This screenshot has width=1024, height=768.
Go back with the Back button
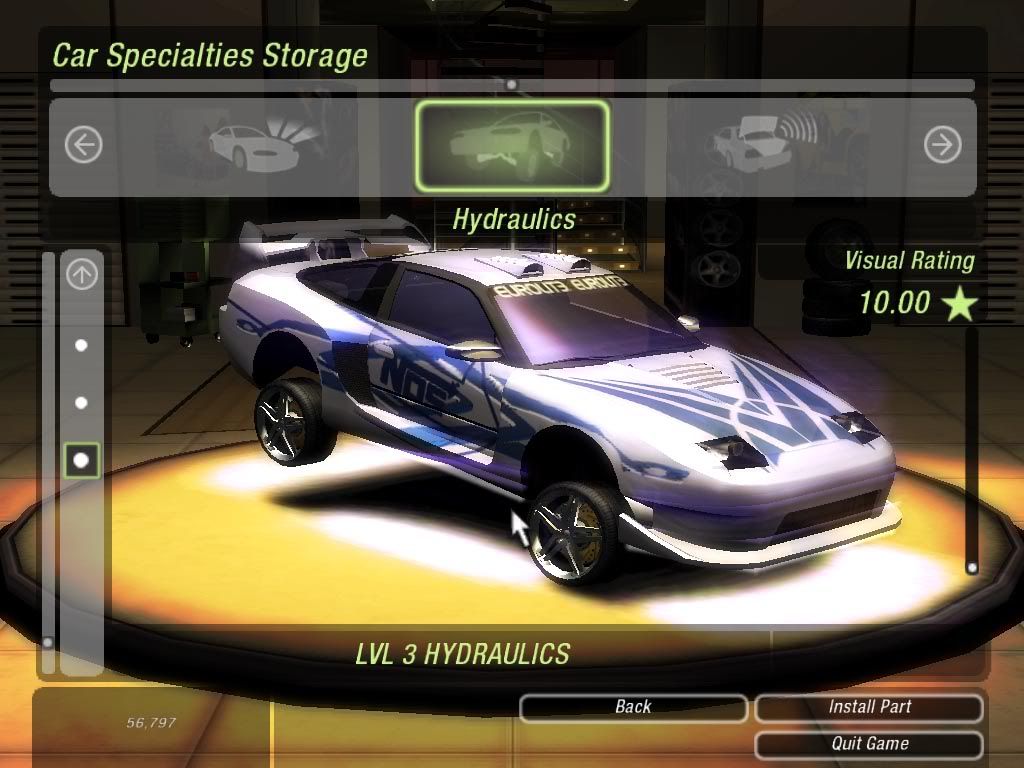633,707
